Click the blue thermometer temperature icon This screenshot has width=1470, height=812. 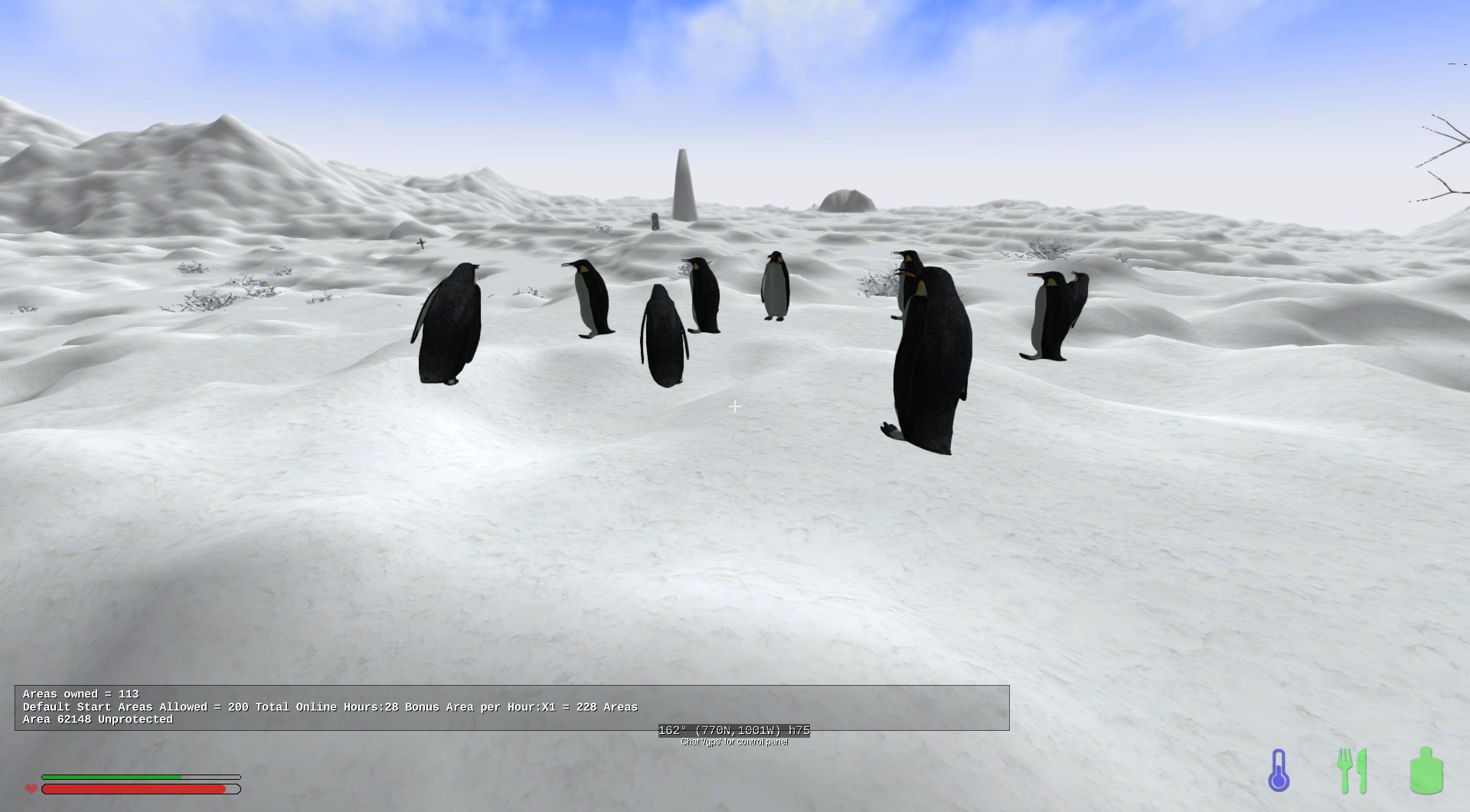1279,770
